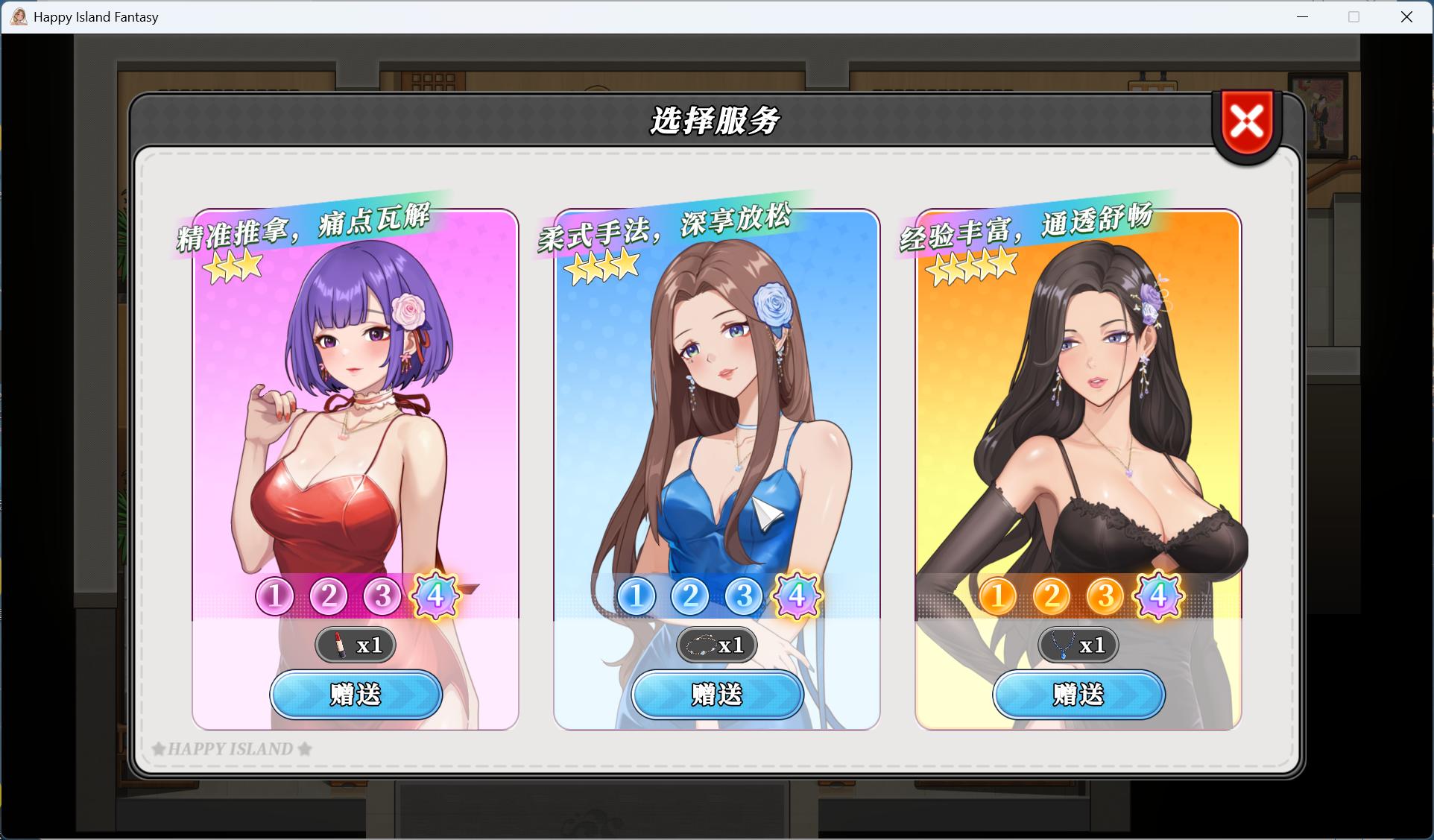The height and width of the screenshot is (840, 1434).
Task: Select service level 1 on the blue card
Action: 636,596
